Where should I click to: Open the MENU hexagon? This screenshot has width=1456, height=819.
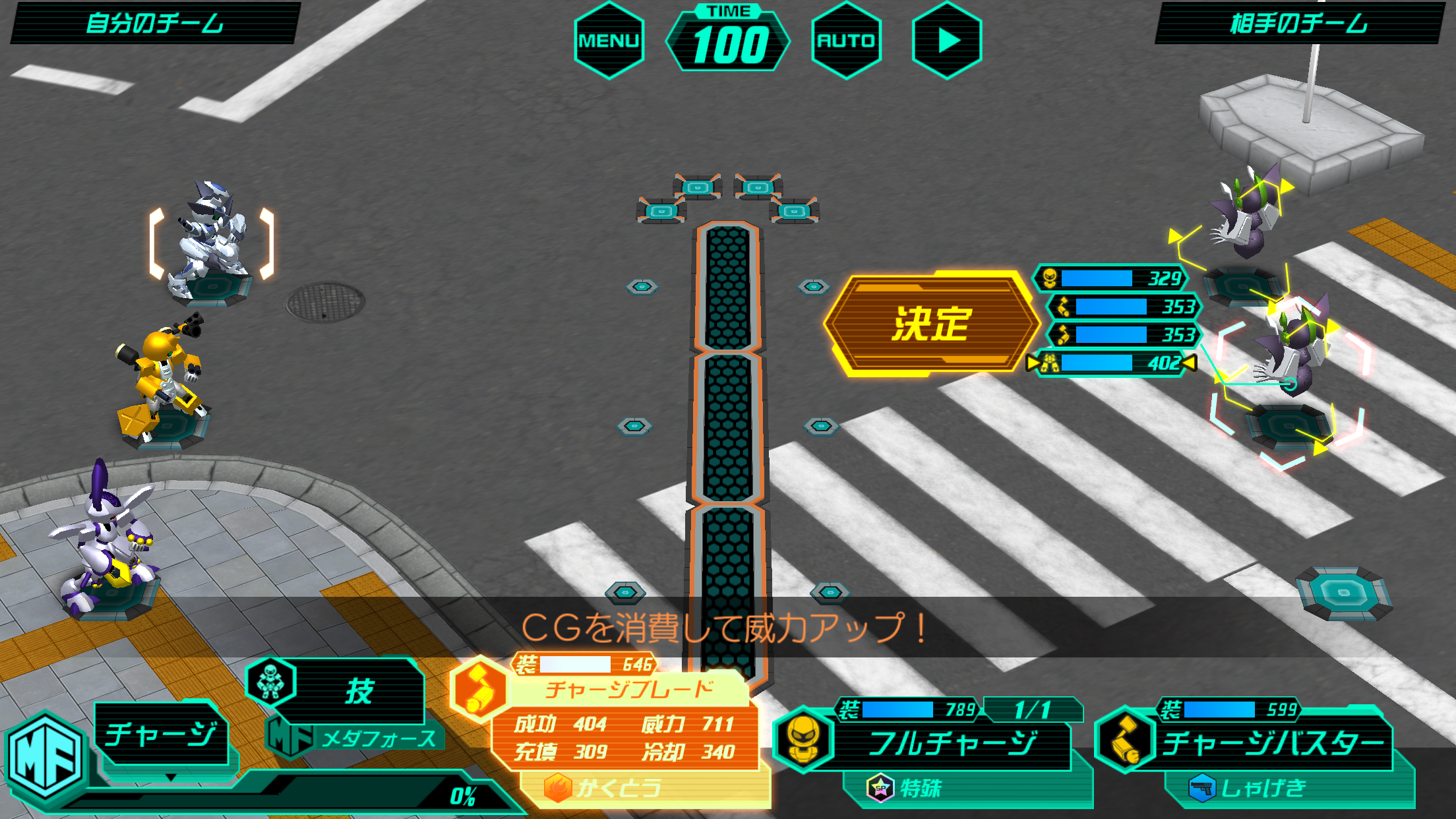pyautogui.click(x=608, y=39)
